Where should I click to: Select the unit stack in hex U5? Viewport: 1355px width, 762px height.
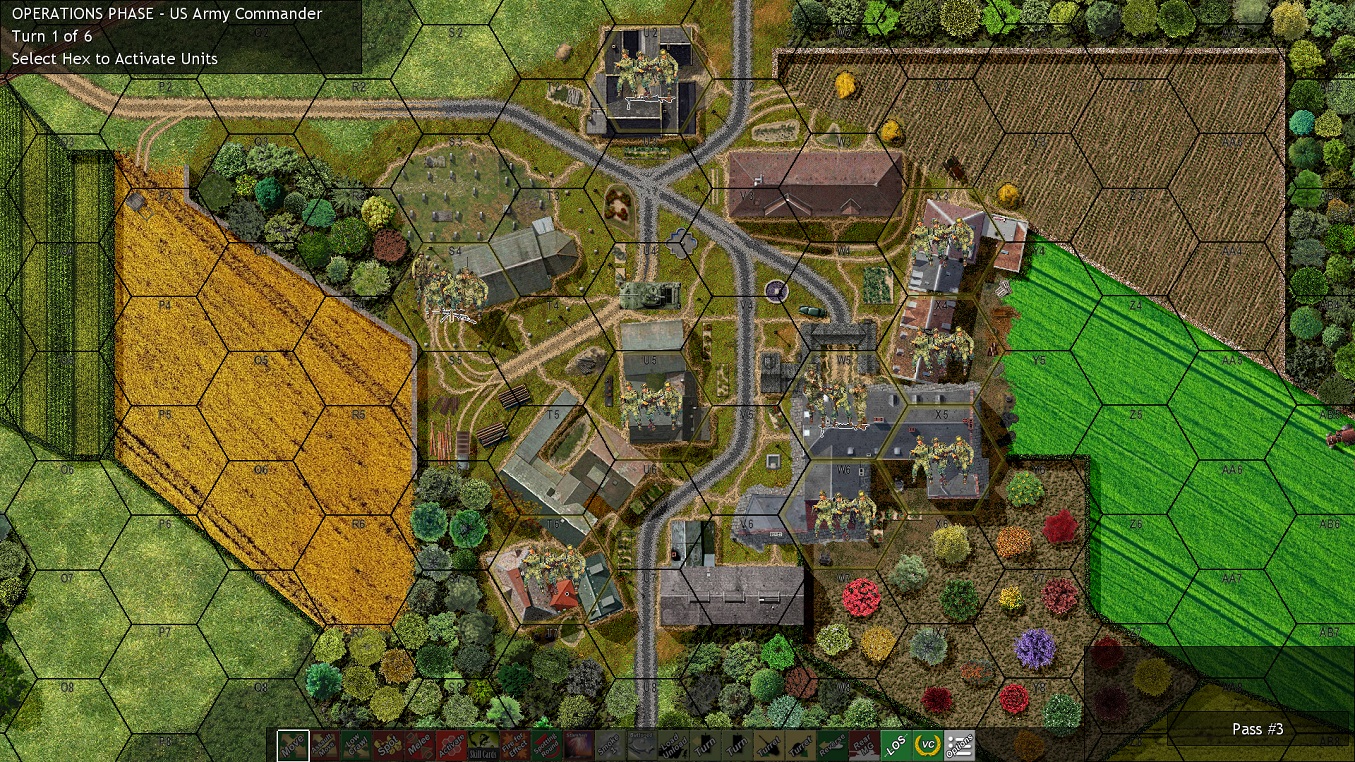(650, 400)
